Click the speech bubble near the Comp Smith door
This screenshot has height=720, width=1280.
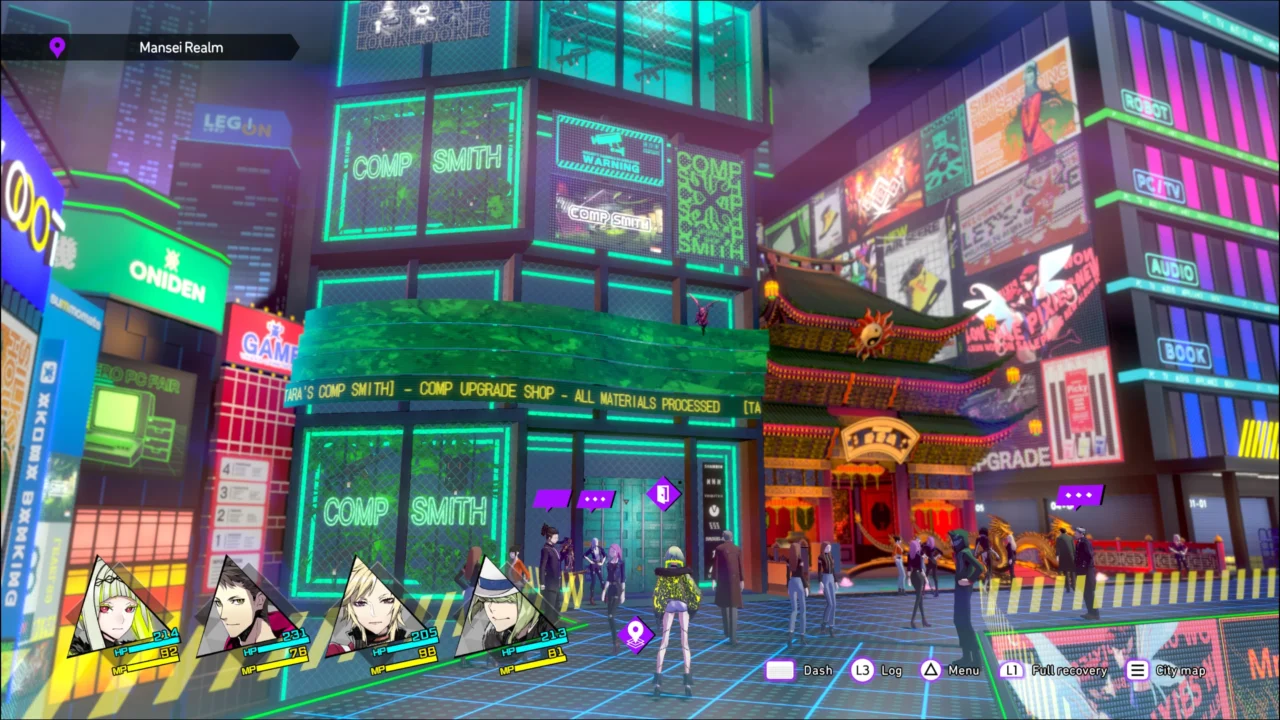click(594, 497)
